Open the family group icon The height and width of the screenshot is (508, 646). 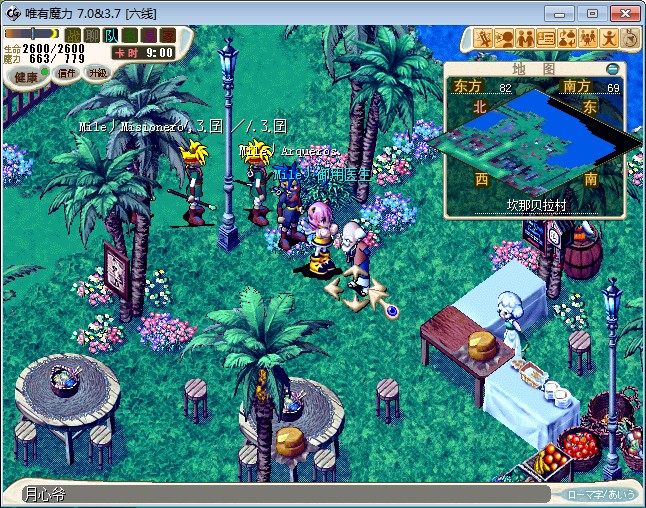[x=588, y=38]
